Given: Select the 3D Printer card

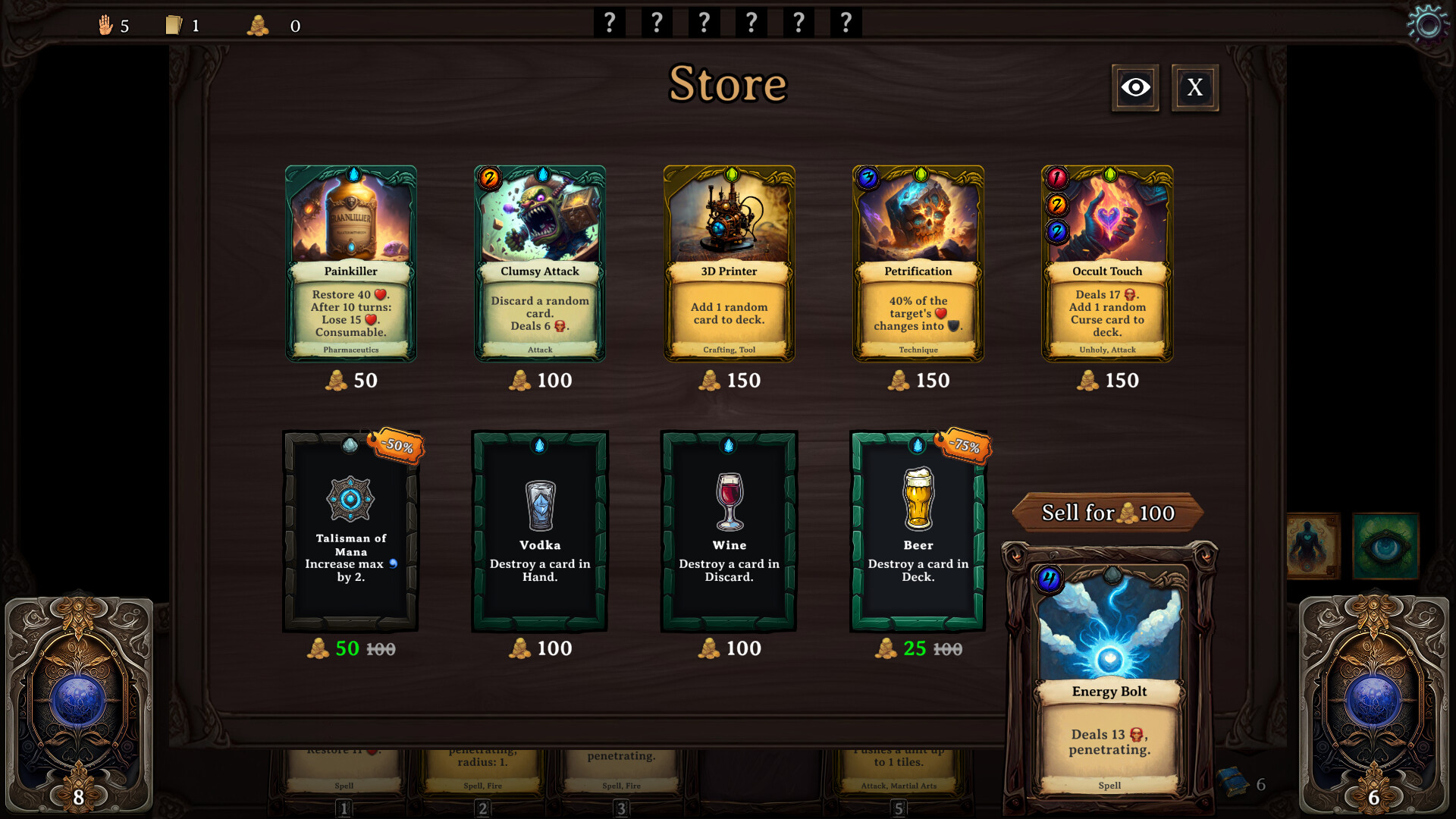Looking at the screenshot, I should click(x=729, y=264).
